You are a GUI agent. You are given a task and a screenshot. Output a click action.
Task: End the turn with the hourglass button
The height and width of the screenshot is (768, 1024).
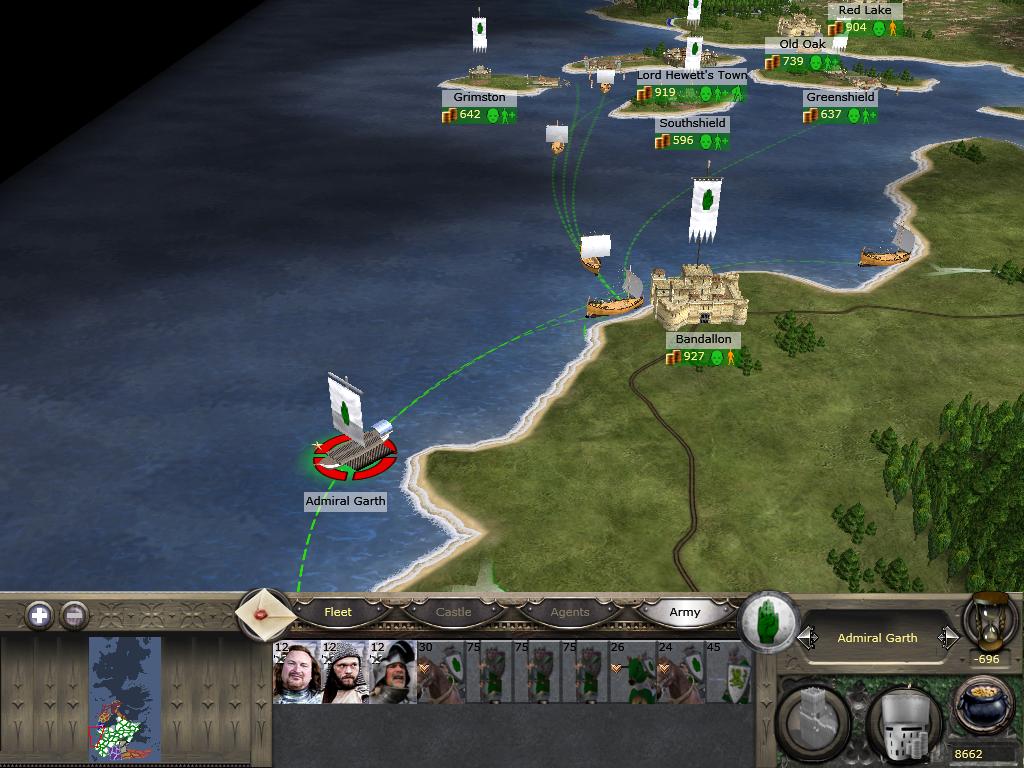(x=988, y=619)
